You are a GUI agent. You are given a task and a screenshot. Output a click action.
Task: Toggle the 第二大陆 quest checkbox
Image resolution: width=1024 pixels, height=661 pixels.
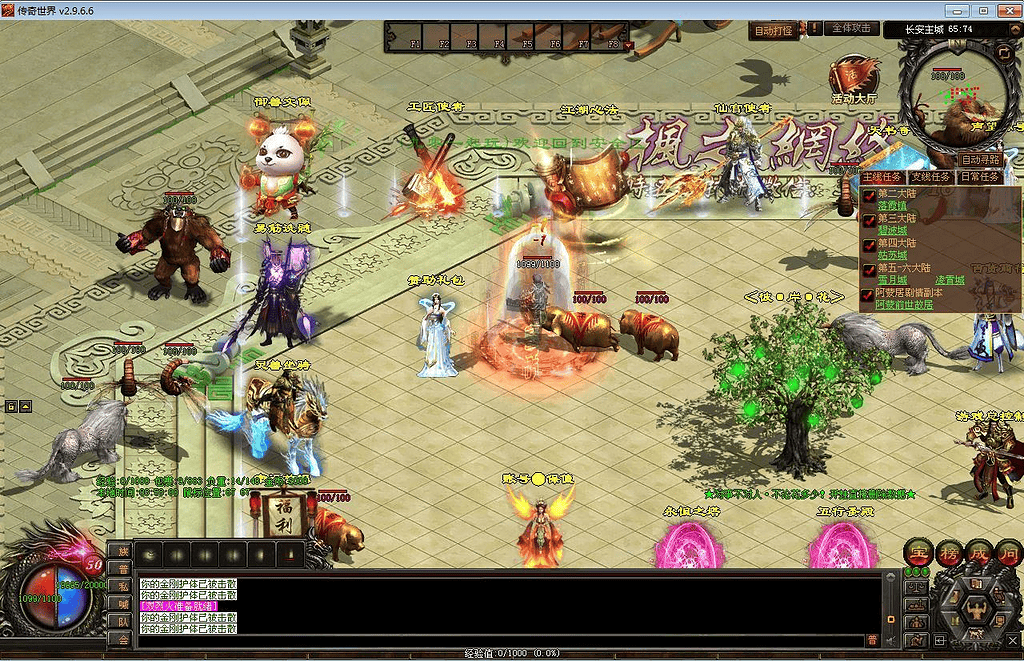point(869,195)
